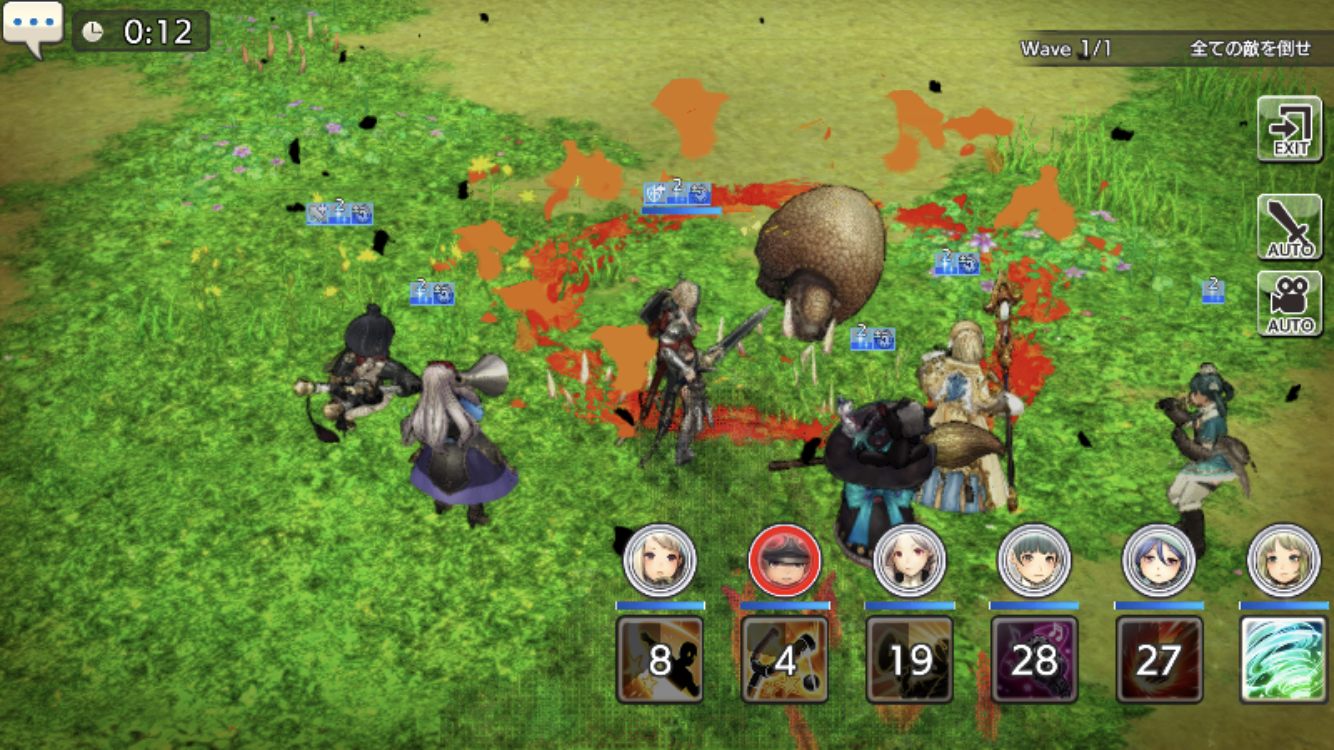The image size is (1334, 750).
Task: Select the skill showing cooldown 4
Action: [784, 659]
